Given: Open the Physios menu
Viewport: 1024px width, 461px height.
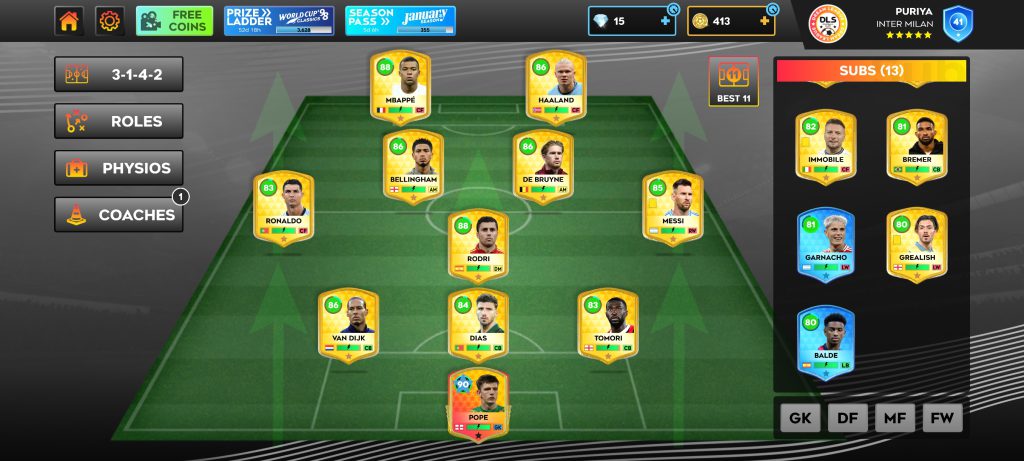Looking at the screenshot, I should pyautogui.click(x=119, y=168).
